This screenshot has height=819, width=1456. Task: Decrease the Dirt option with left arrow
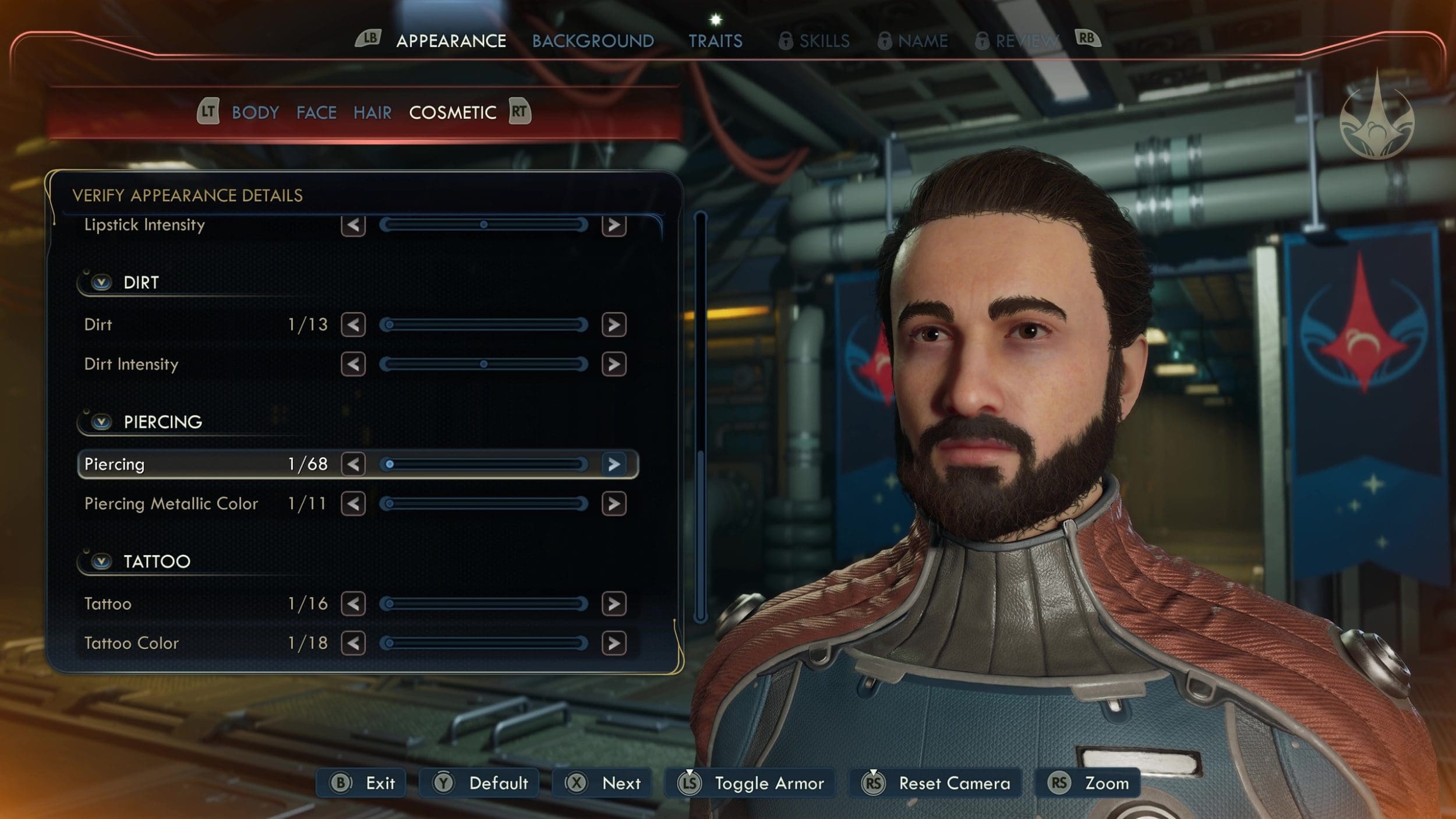353,324
